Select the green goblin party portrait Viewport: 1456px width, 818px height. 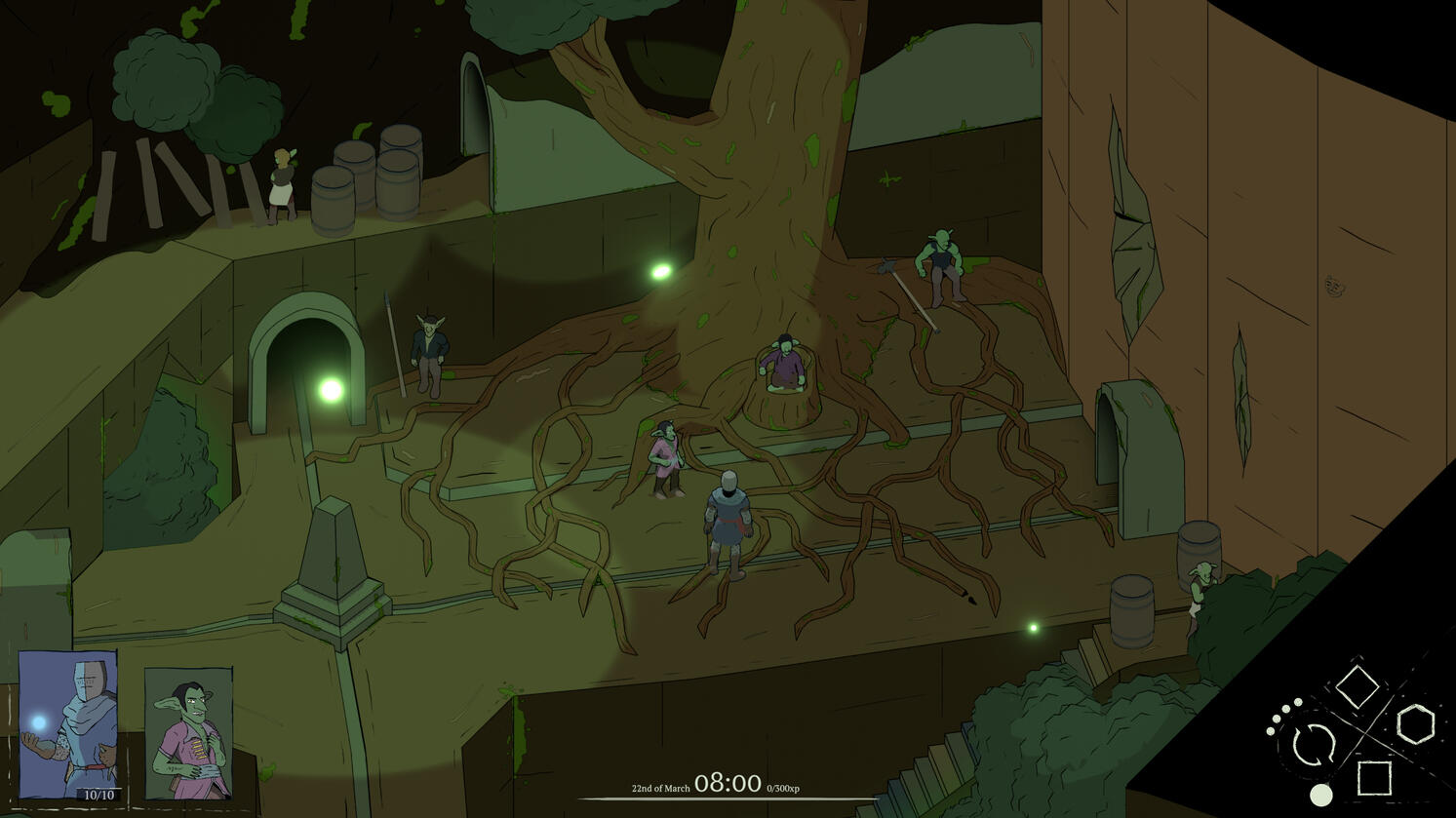tap(189, 731)
